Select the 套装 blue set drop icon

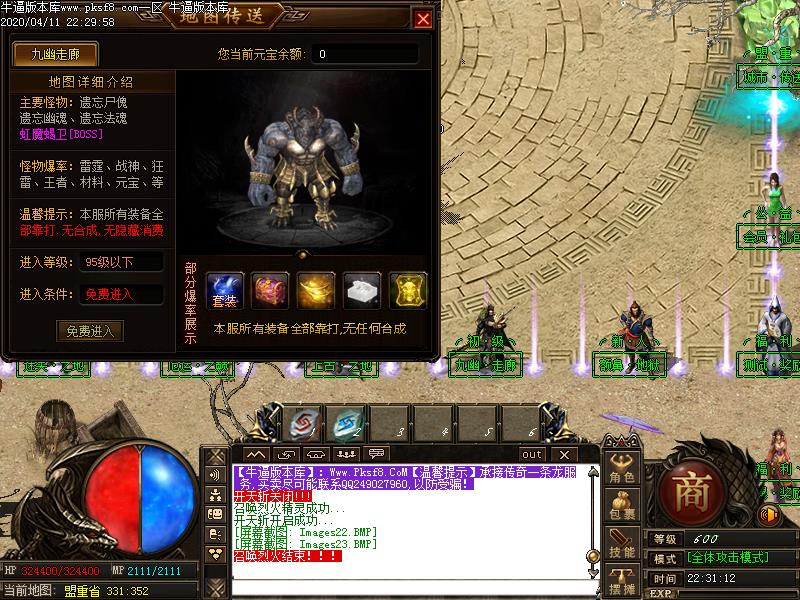[224, 290]
